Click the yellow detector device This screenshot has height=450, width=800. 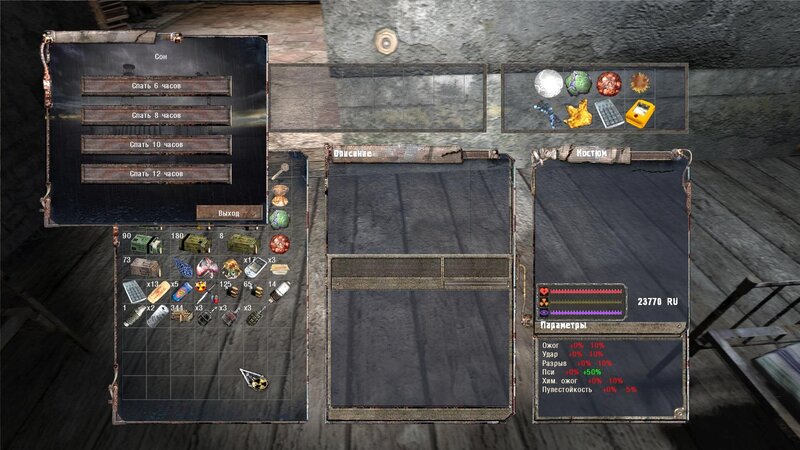click(640, 113)
